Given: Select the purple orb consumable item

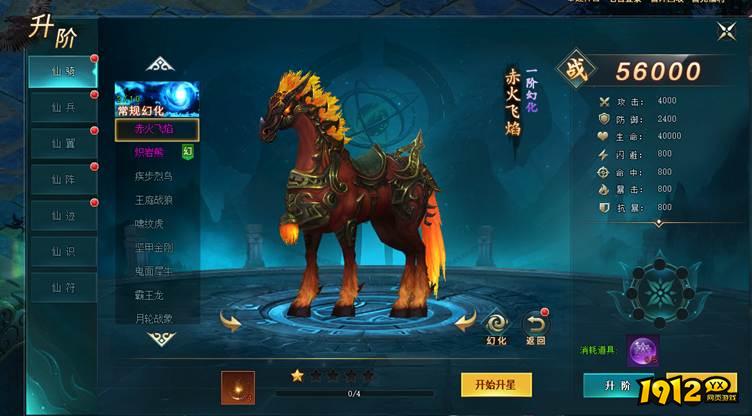Looking at the screenshot, I should coord(642,351).
